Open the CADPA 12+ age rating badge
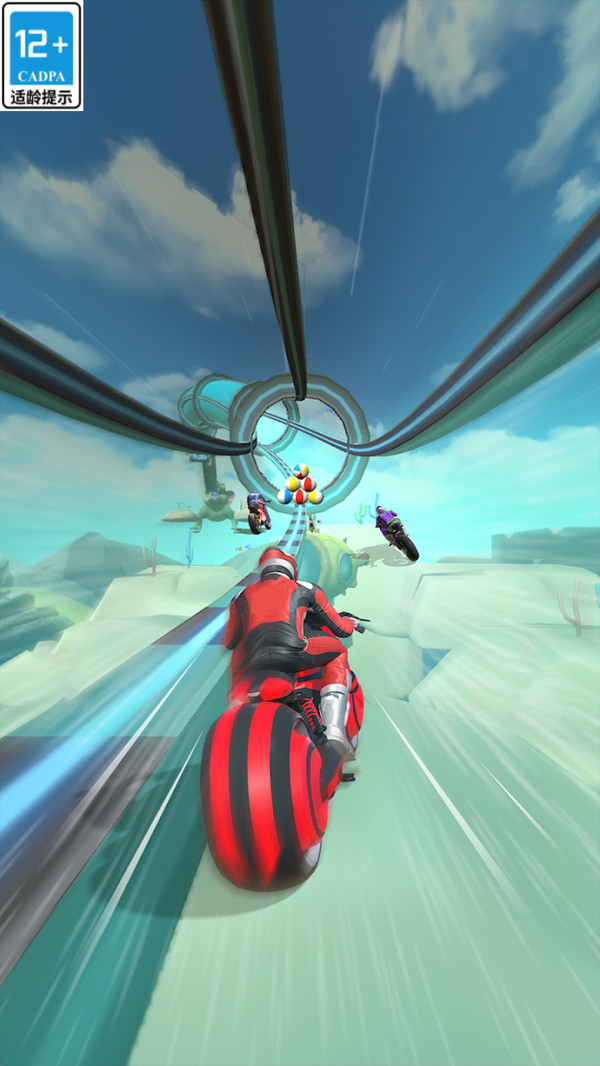600x1066 pixels. 42,55
